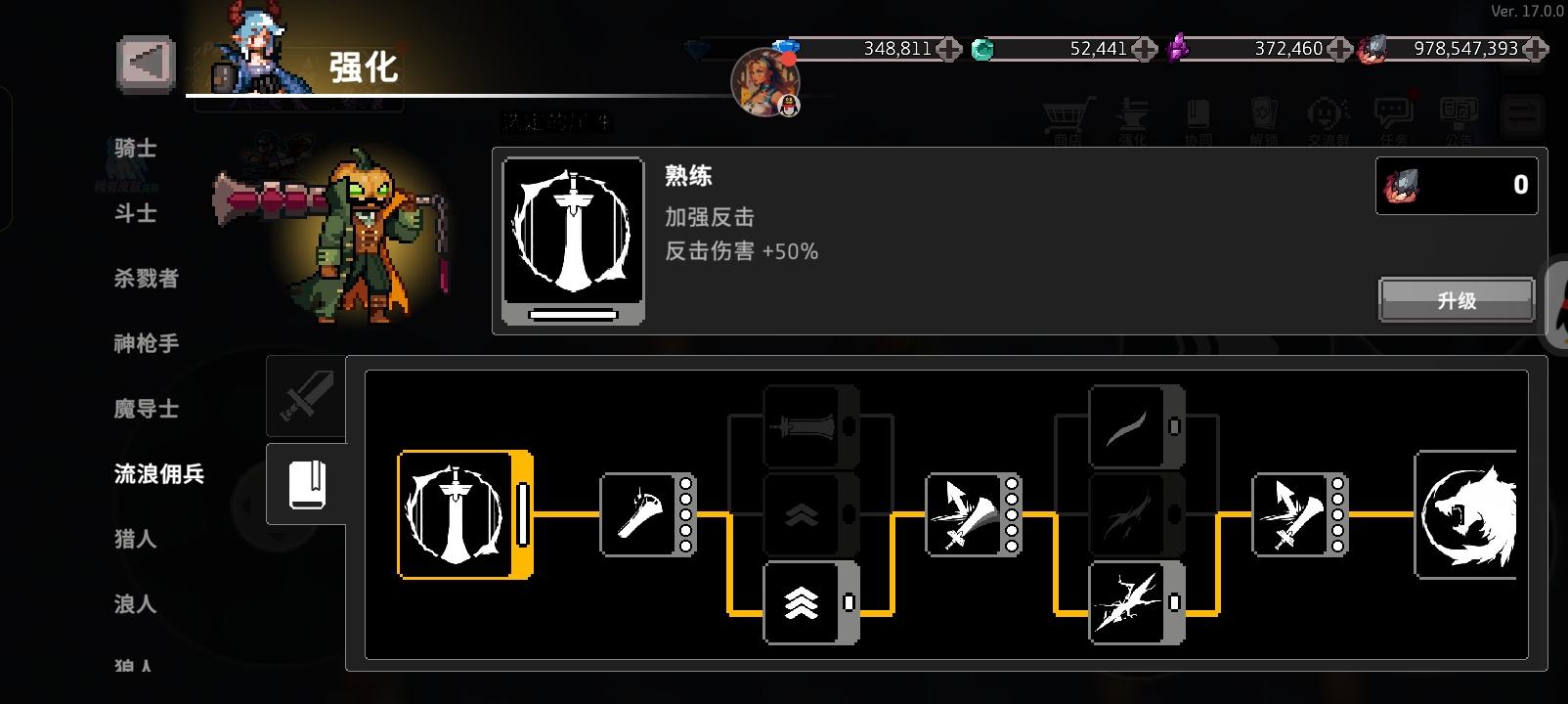Select the 强化 enhance anvil icon
Image resolution: width=1568 pixels, height=704 pixels.
[1134, 115]
